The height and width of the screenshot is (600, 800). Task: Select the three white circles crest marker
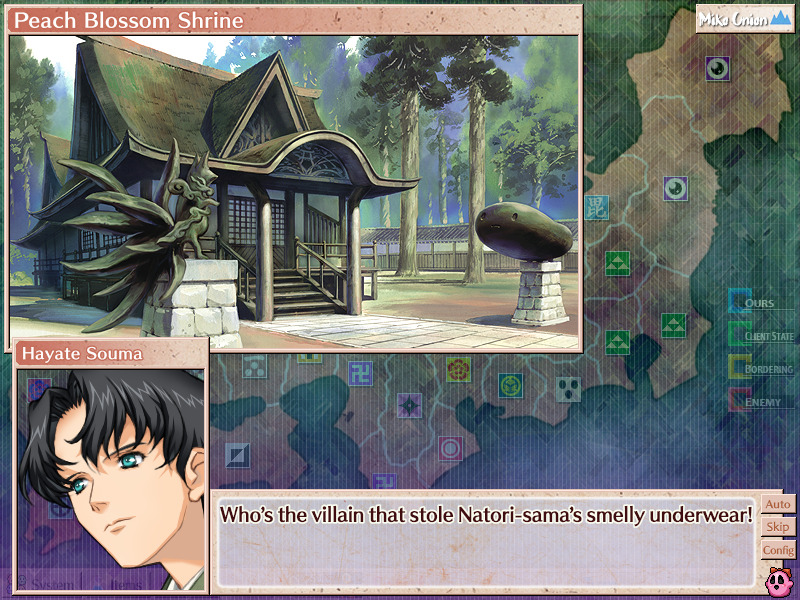point(255,366)
